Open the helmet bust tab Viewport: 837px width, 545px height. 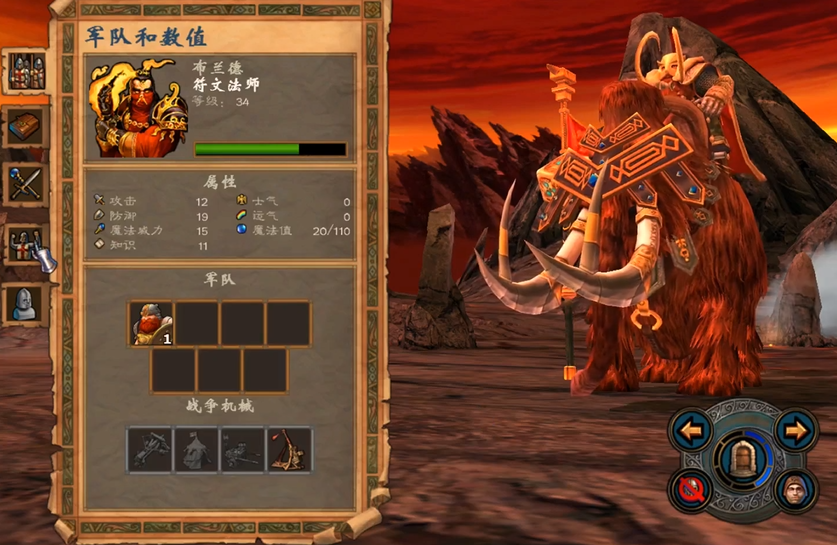26,303
